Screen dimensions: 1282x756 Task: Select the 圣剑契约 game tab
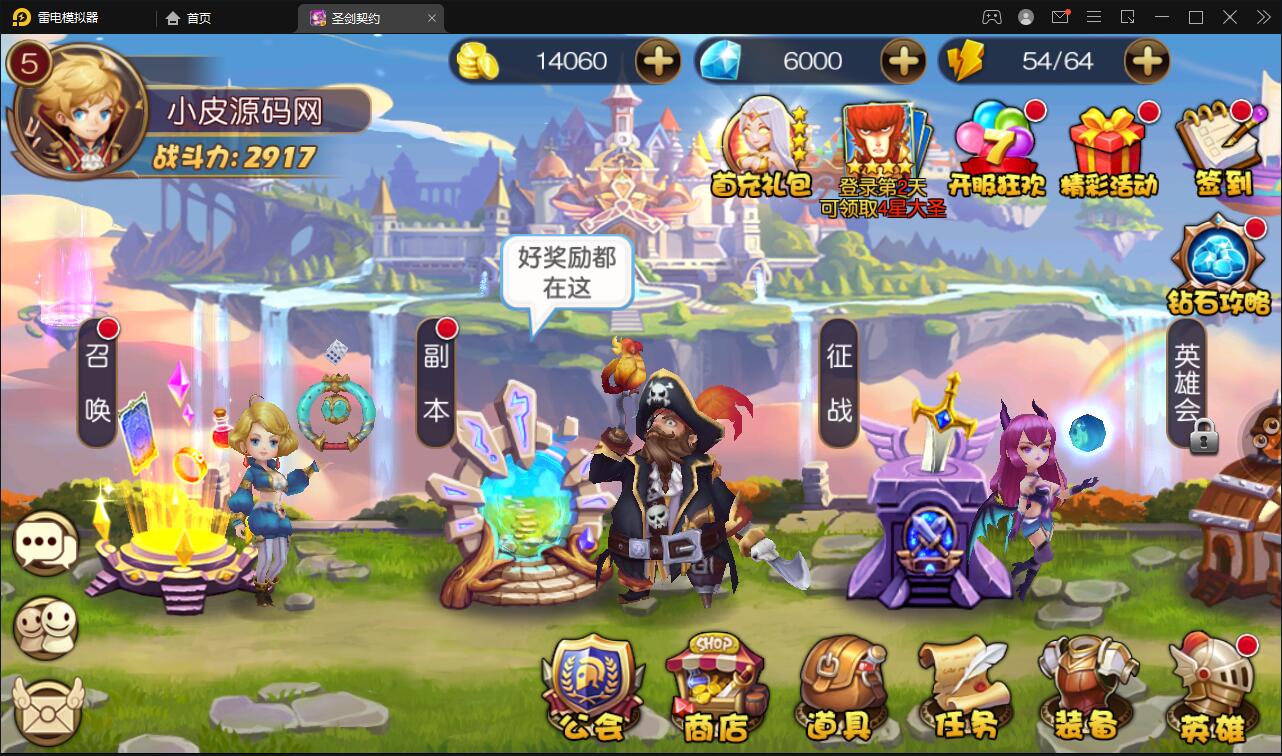370,17
